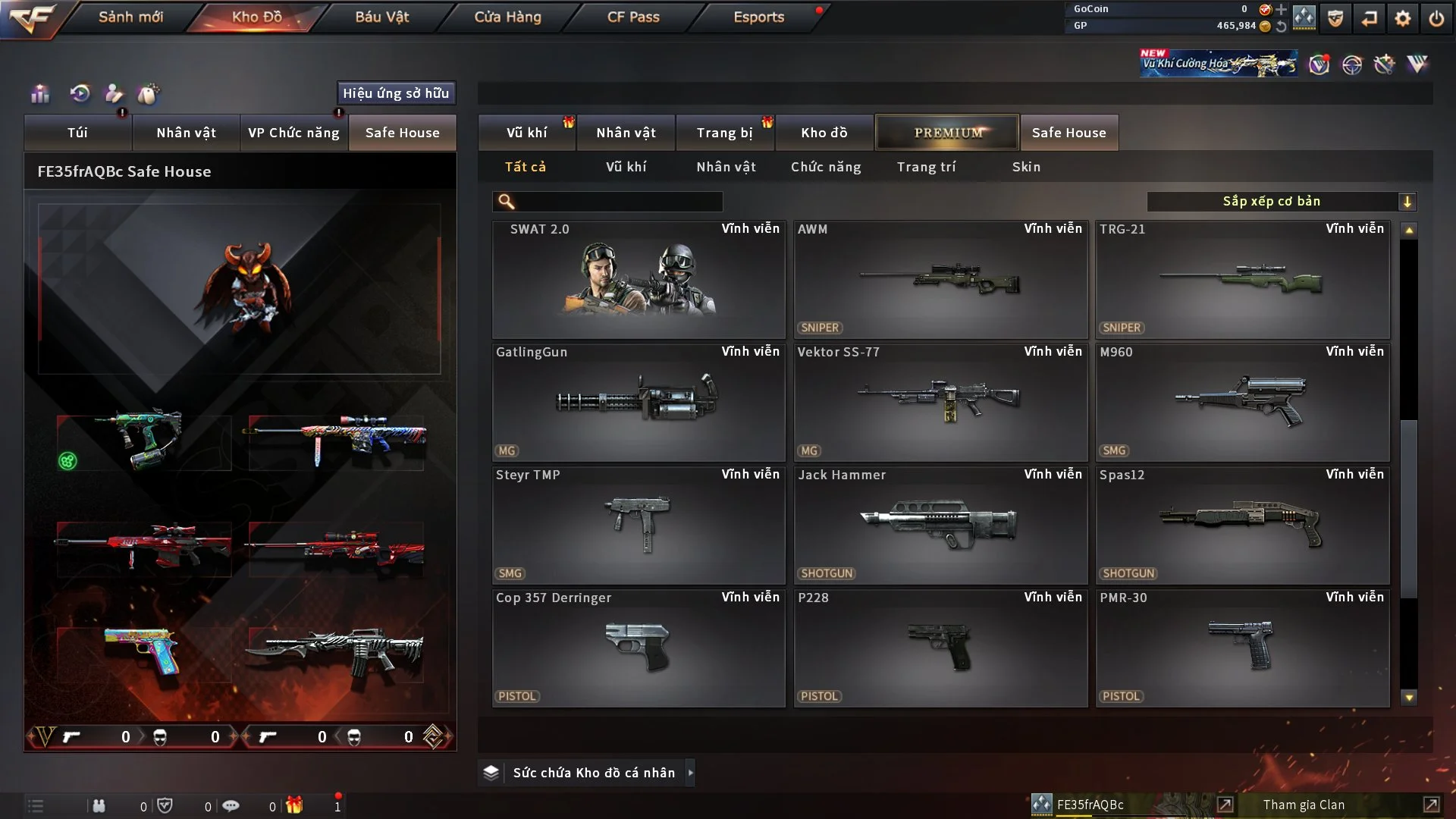The image size is (1456, 819).
Task: Click the power exit button
Action: 1436,18
